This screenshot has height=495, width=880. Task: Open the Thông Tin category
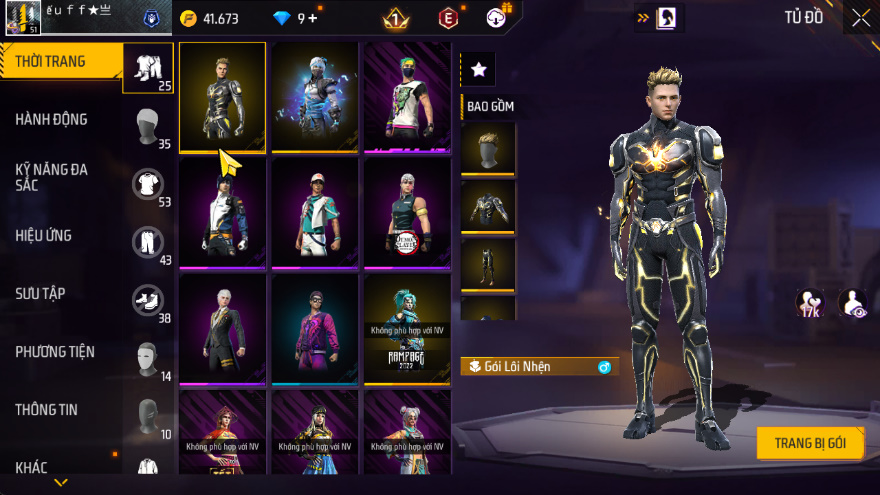(47, 410)
